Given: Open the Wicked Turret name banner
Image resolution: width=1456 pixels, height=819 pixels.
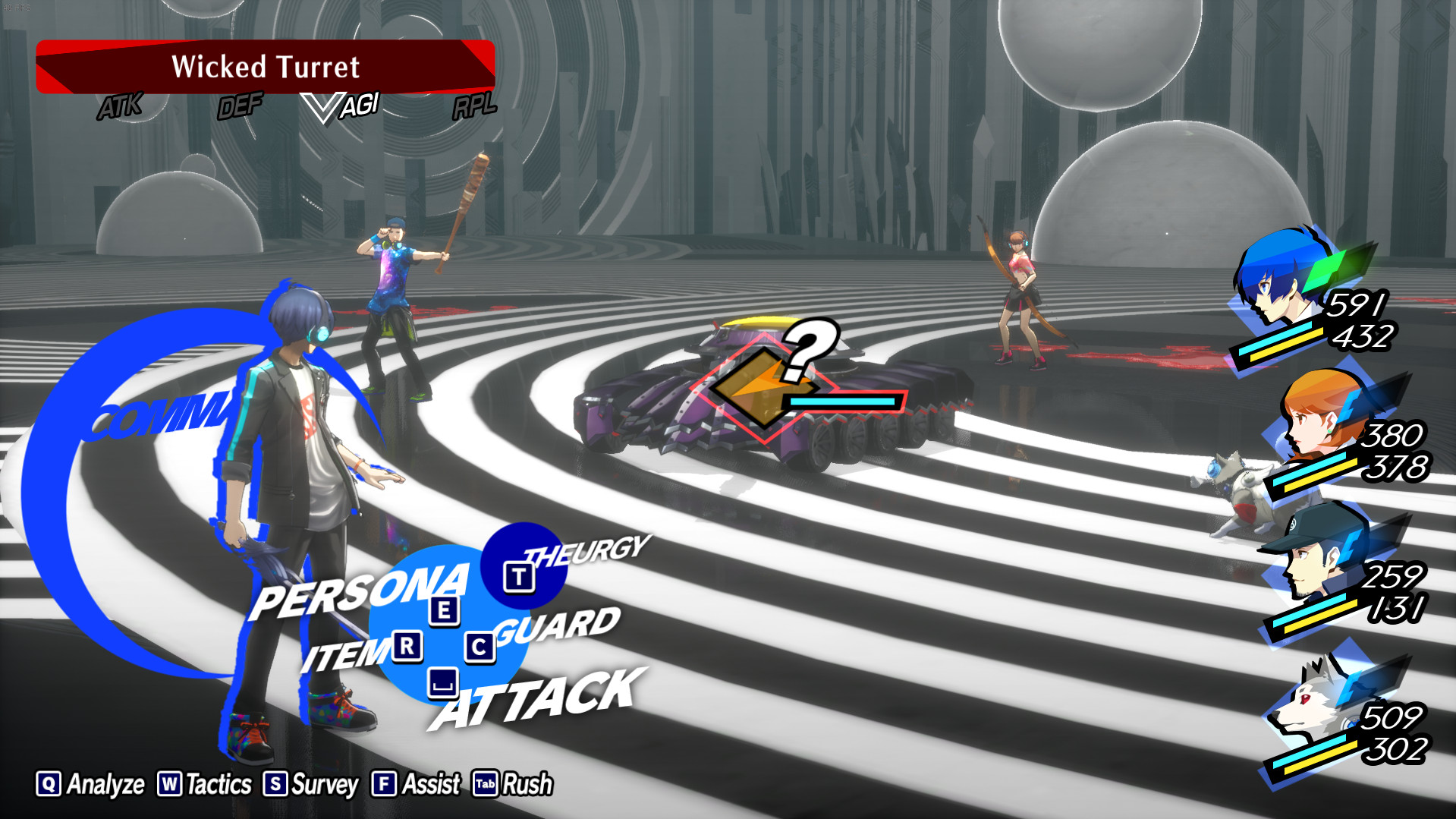Looking at the screenshot, I should tap(266, 67).
